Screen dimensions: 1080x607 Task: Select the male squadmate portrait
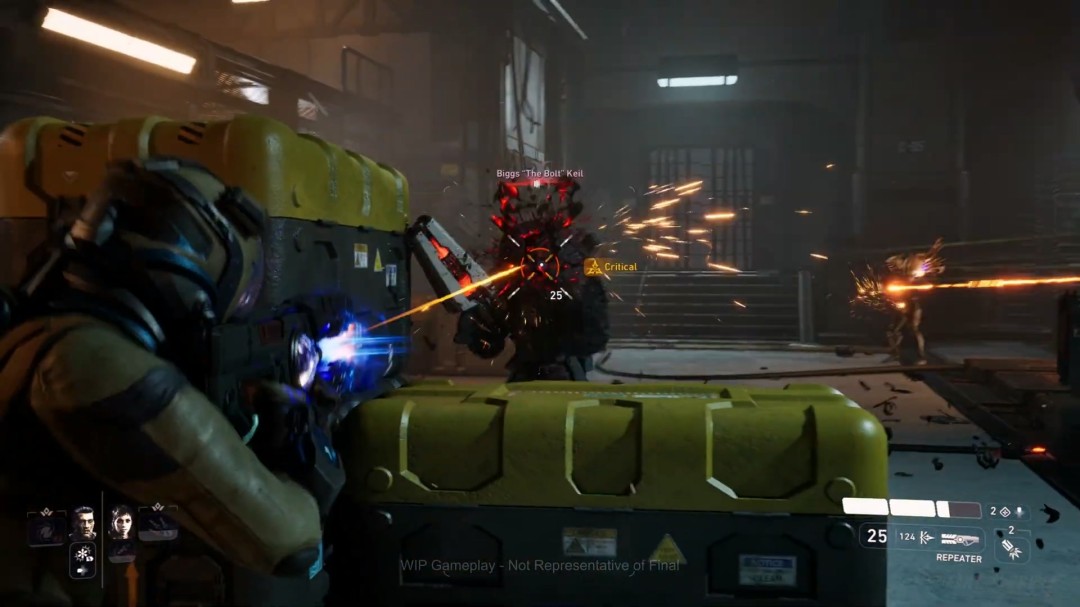[x=83, y=523]
